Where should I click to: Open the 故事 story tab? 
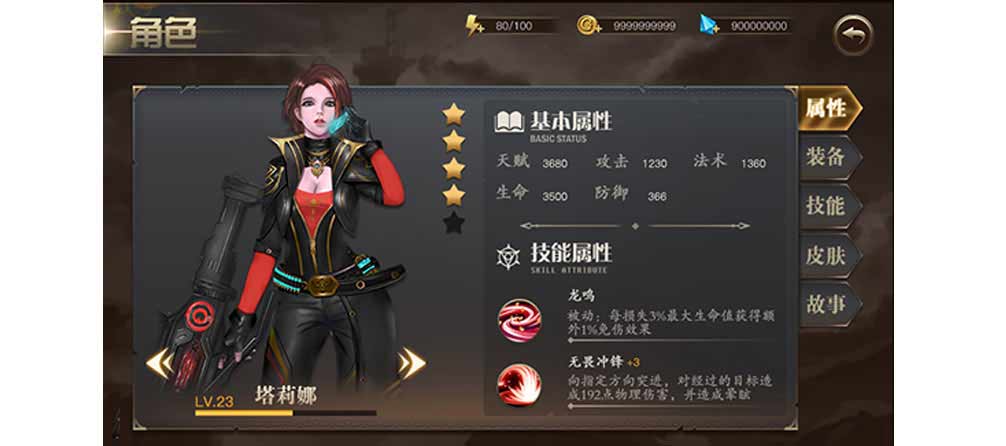[x=826, y=304]
